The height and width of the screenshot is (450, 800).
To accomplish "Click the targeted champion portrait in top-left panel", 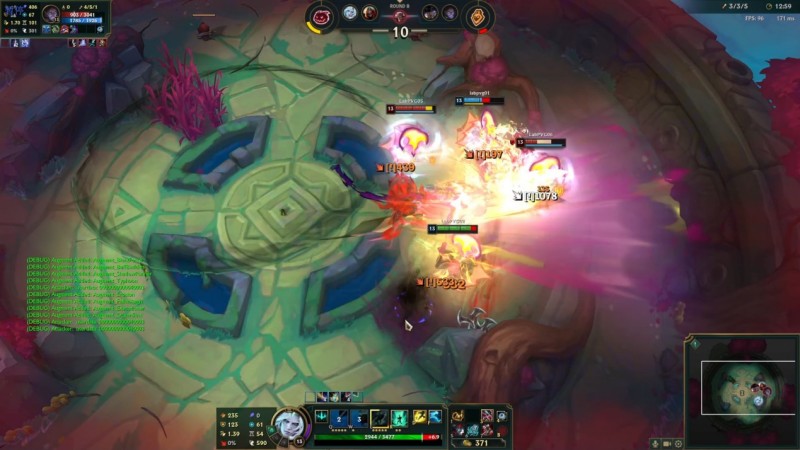I will pos(51,14).
